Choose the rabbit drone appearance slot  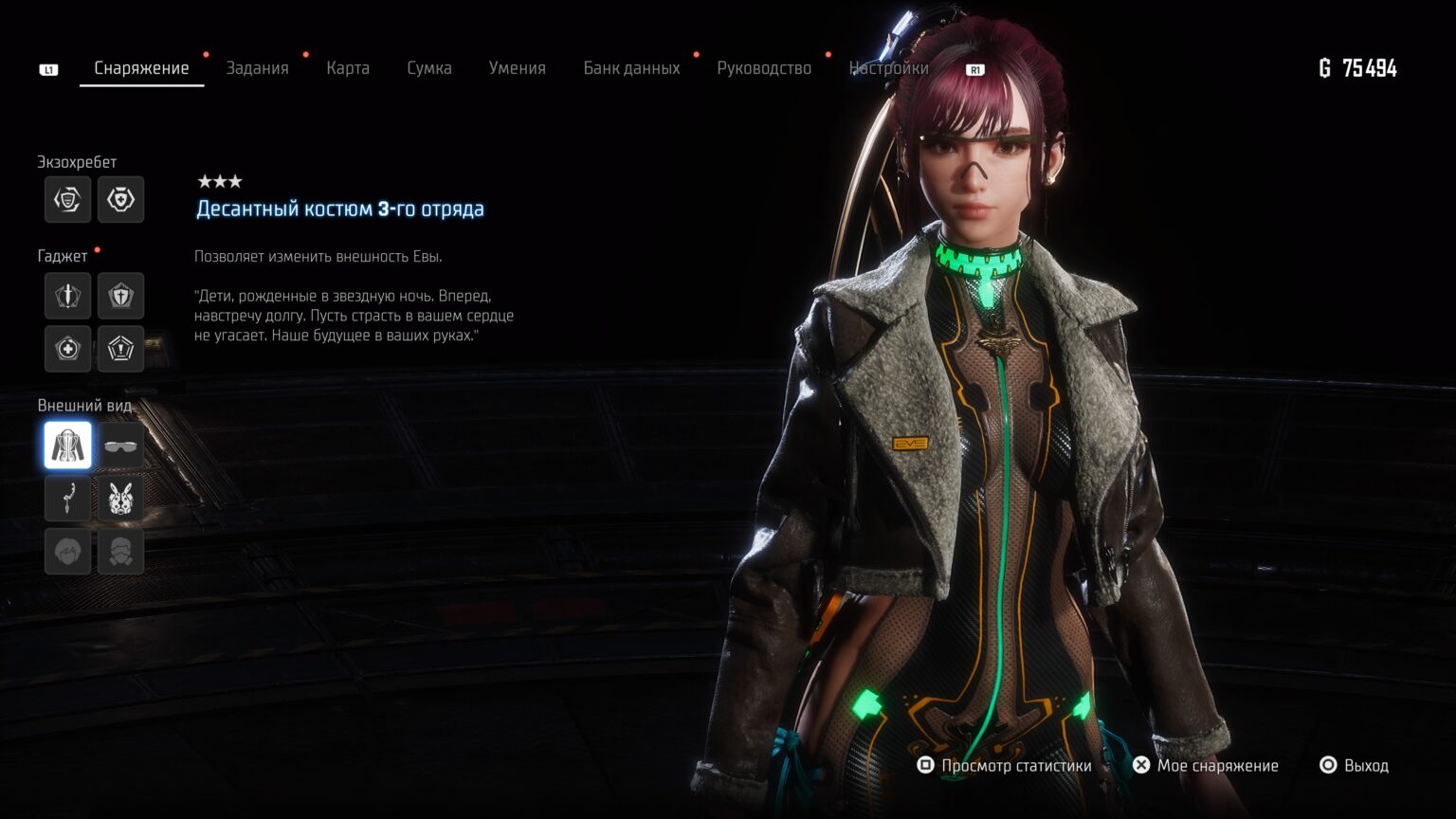(x=121, y=499)
